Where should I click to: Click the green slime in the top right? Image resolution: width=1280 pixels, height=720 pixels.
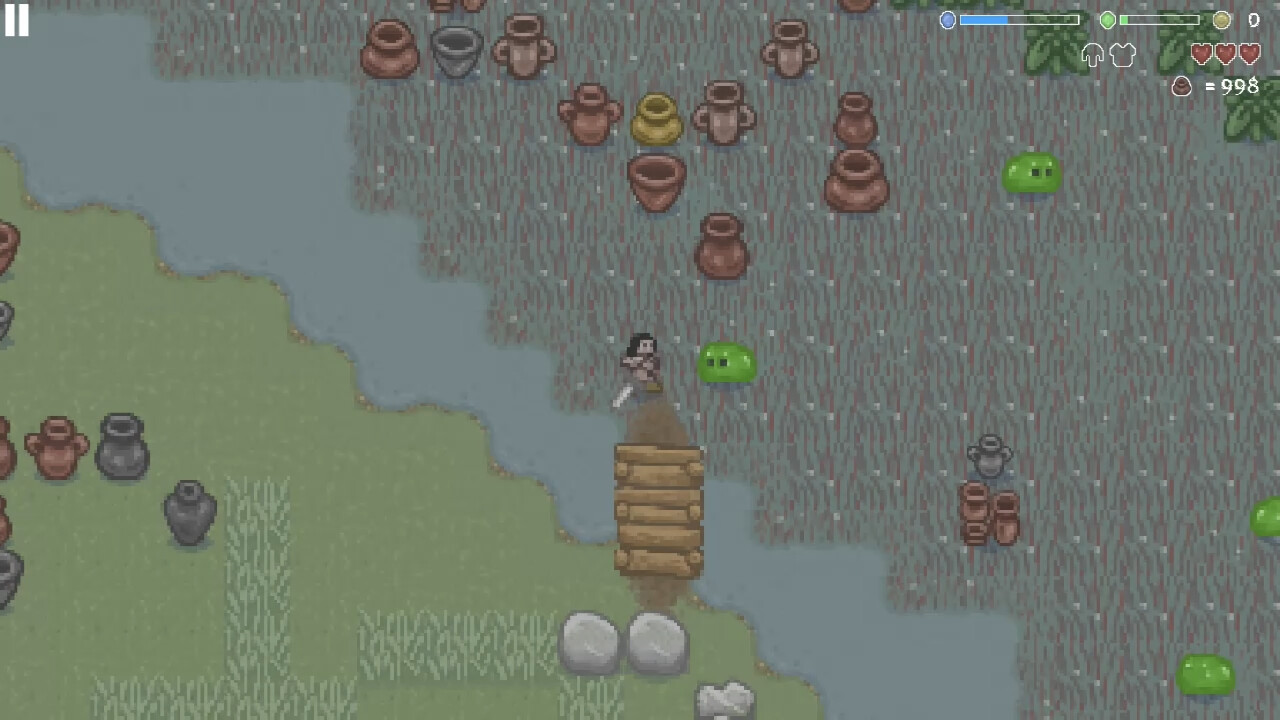click(x=1031, y=173)
